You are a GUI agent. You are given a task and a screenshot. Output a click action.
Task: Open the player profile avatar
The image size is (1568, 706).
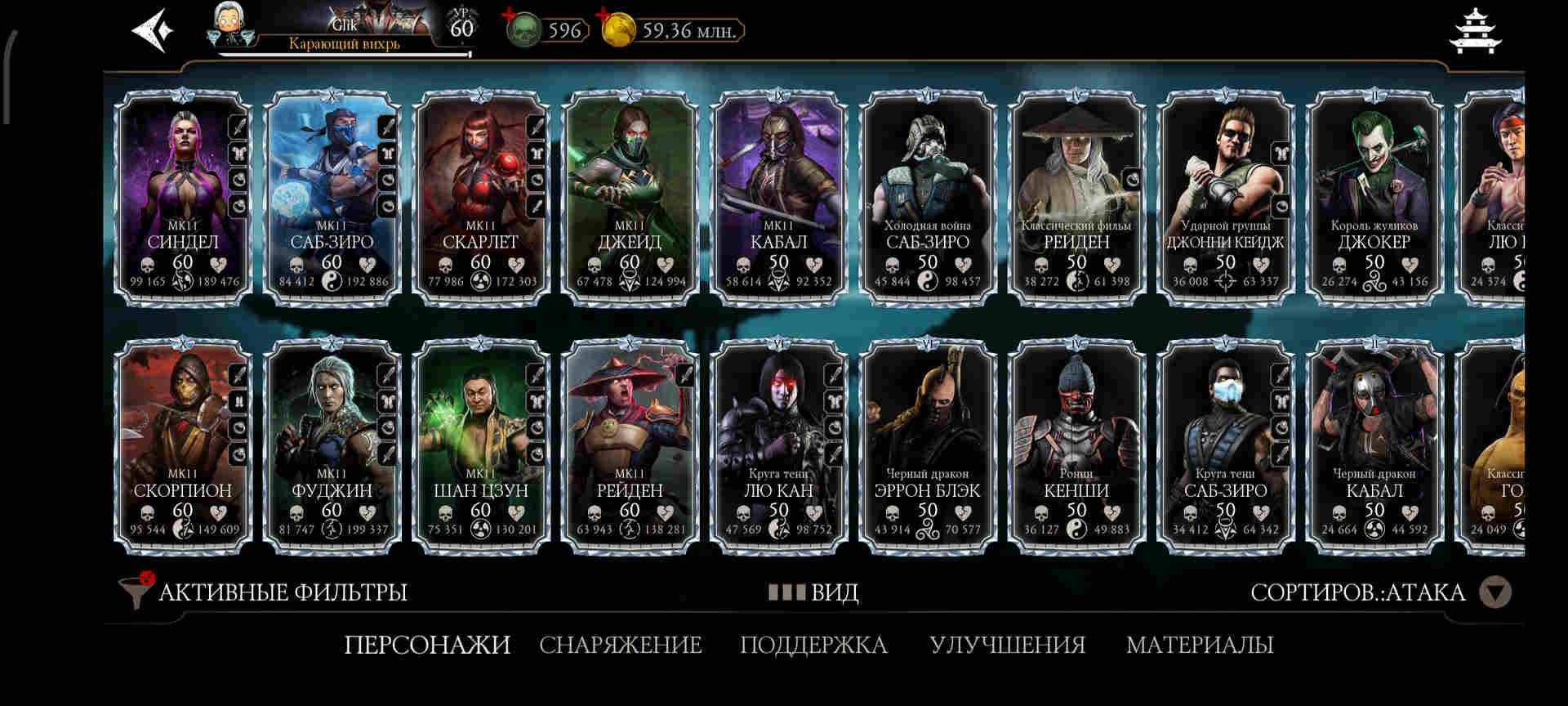[x=233, y=26]
